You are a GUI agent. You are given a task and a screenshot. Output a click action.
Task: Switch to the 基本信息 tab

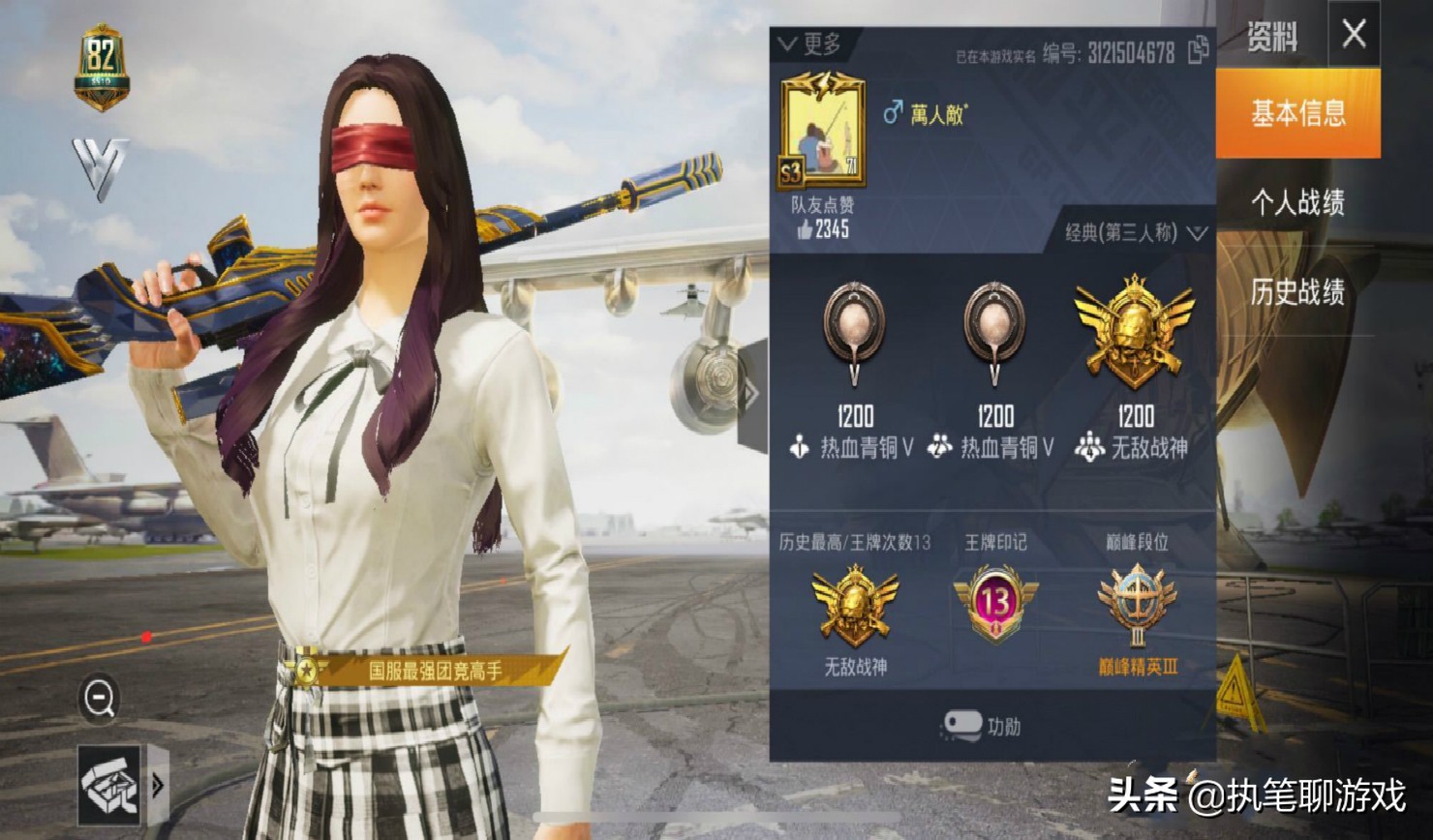point(1297,114)
